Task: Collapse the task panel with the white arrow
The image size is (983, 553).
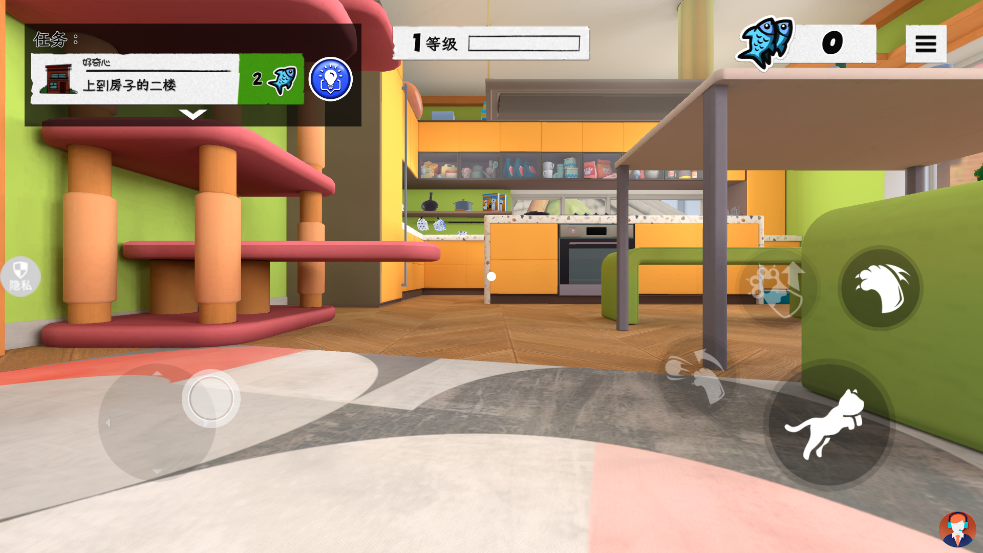Action: coord(192,115)
